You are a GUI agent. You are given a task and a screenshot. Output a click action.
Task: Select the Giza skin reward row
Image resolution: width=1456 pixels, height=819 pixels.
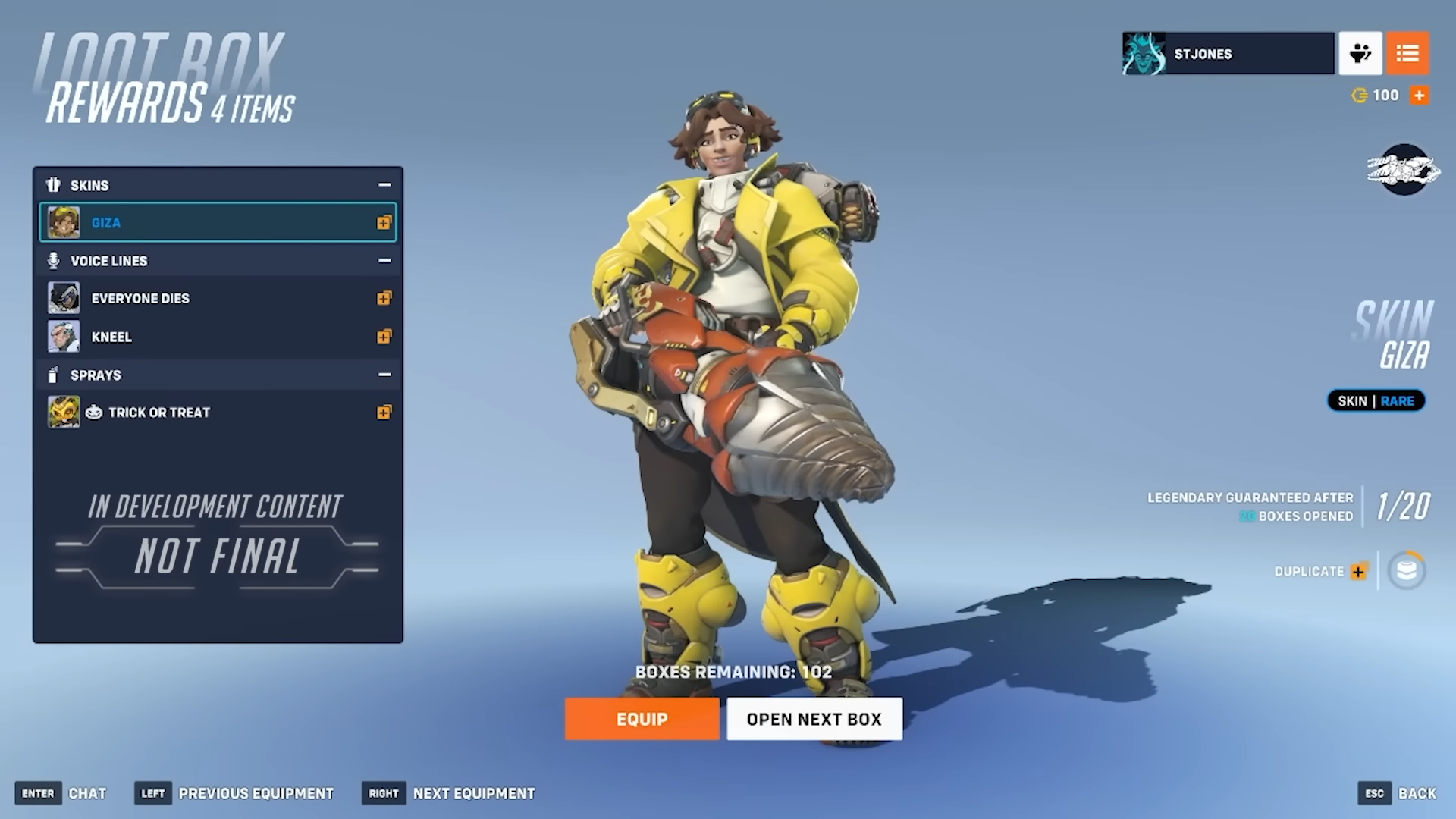coord(218,223)
